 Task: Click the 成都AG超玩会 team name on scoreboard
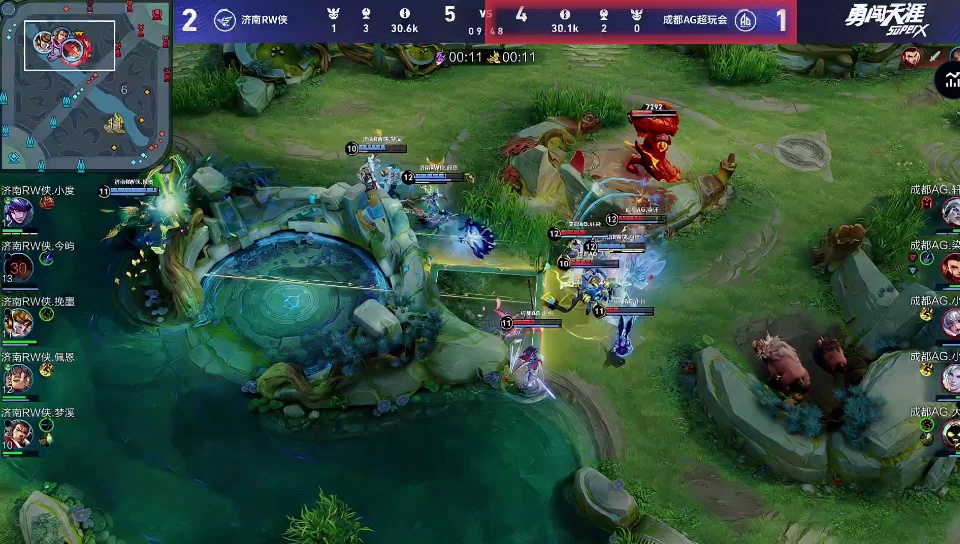coord(694,19)
